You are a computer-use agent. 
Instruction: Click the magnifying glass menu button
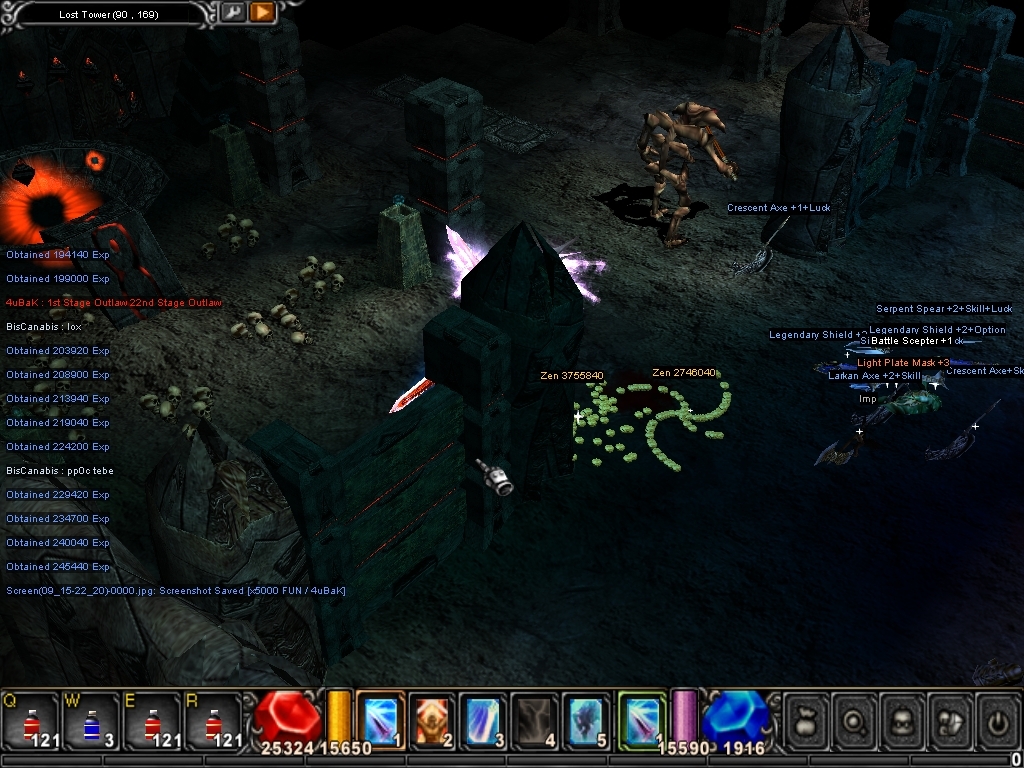[x=854, y=720]
